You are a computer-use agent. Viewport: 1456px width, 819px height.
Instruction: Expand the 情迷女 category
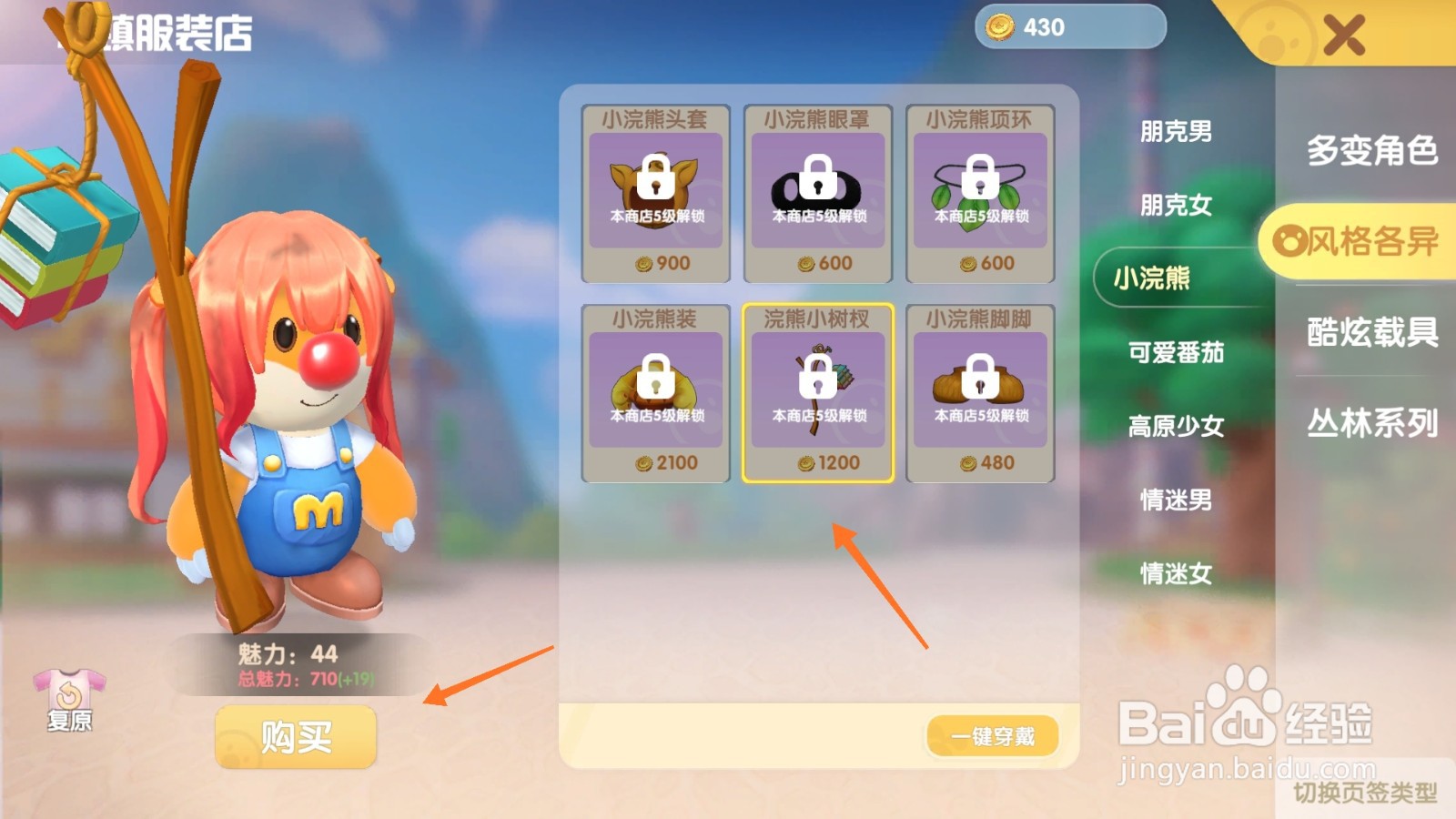coord(1176,572)
